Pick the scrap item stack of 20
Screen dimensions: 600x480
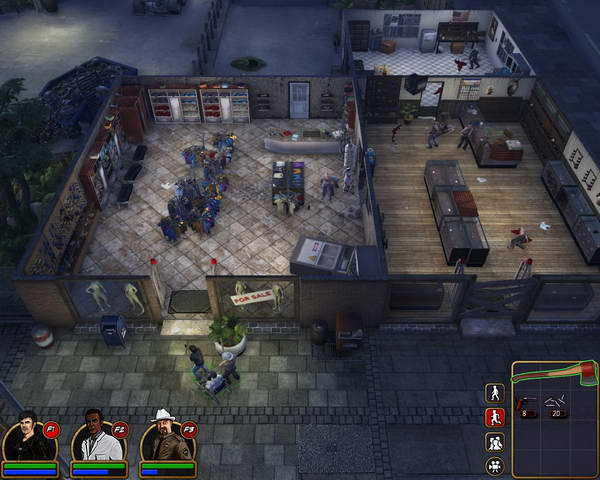[x=554, y=405]
